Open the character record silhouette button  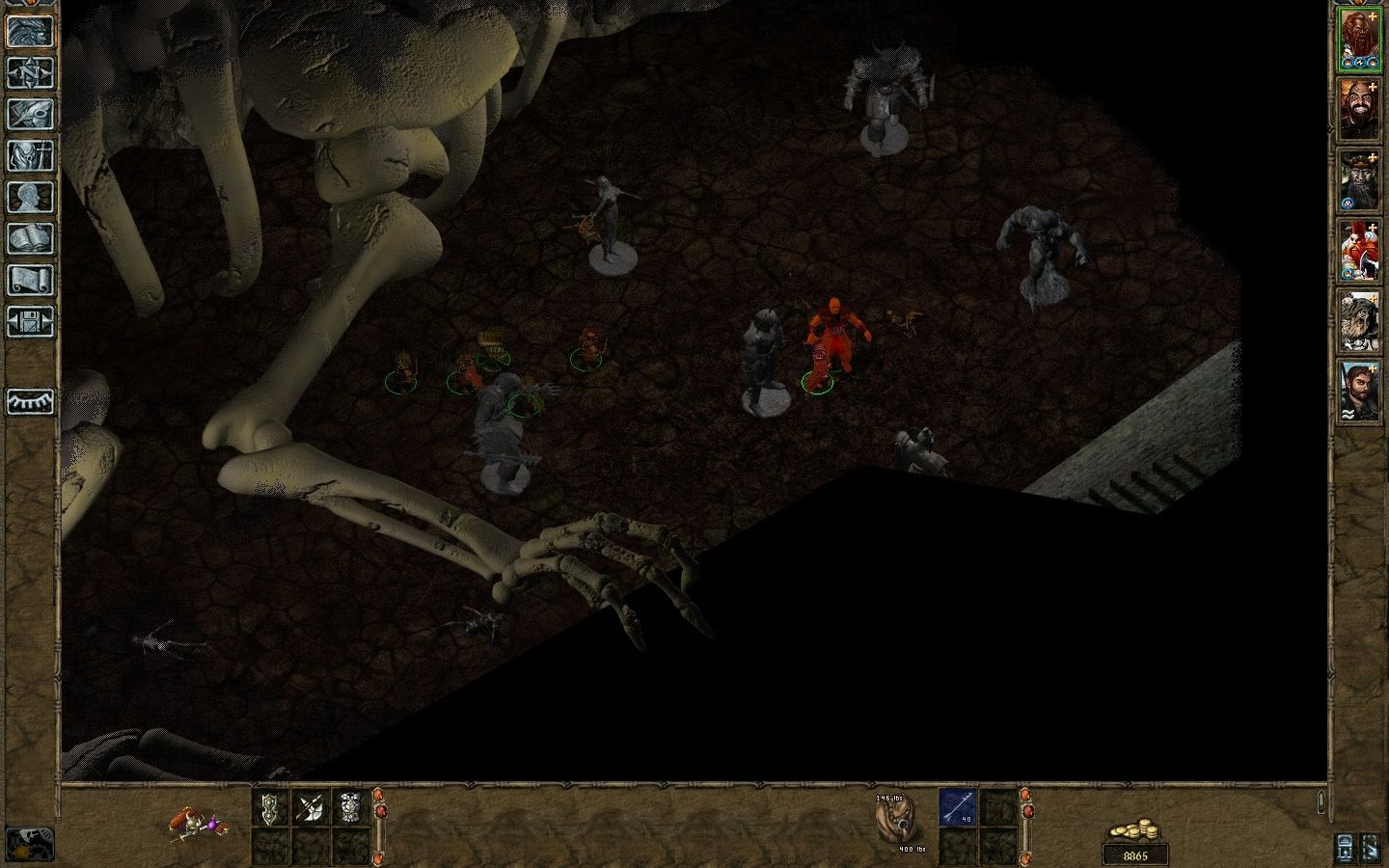click(x=29, y=197)
